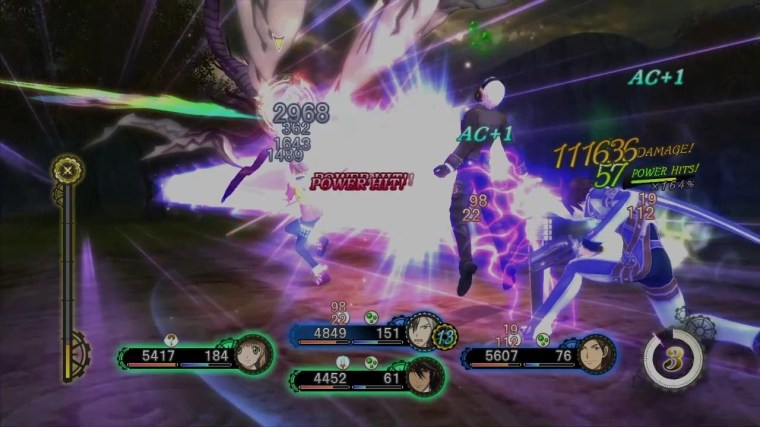Click the vertical gauge's gear emblem

coord(69,170)
